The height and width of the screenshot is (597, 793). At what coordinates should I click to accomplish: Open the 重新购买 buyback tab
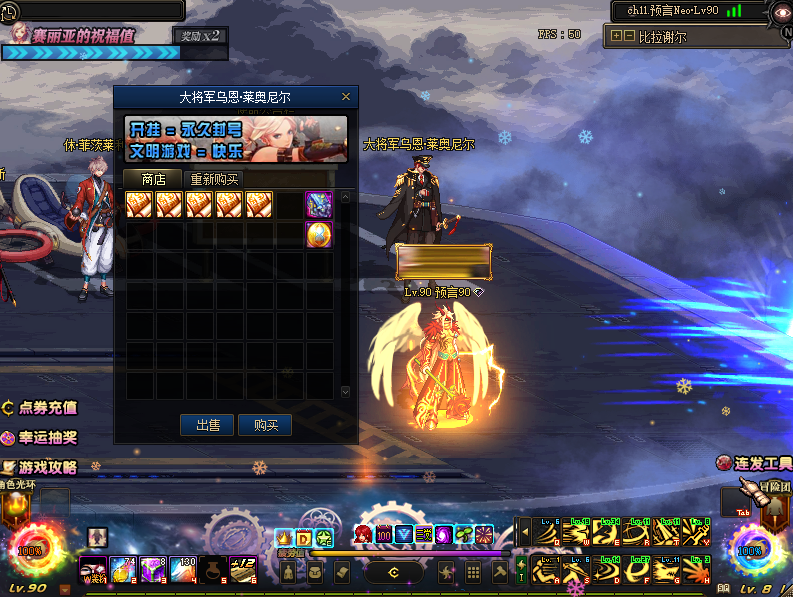214,180
